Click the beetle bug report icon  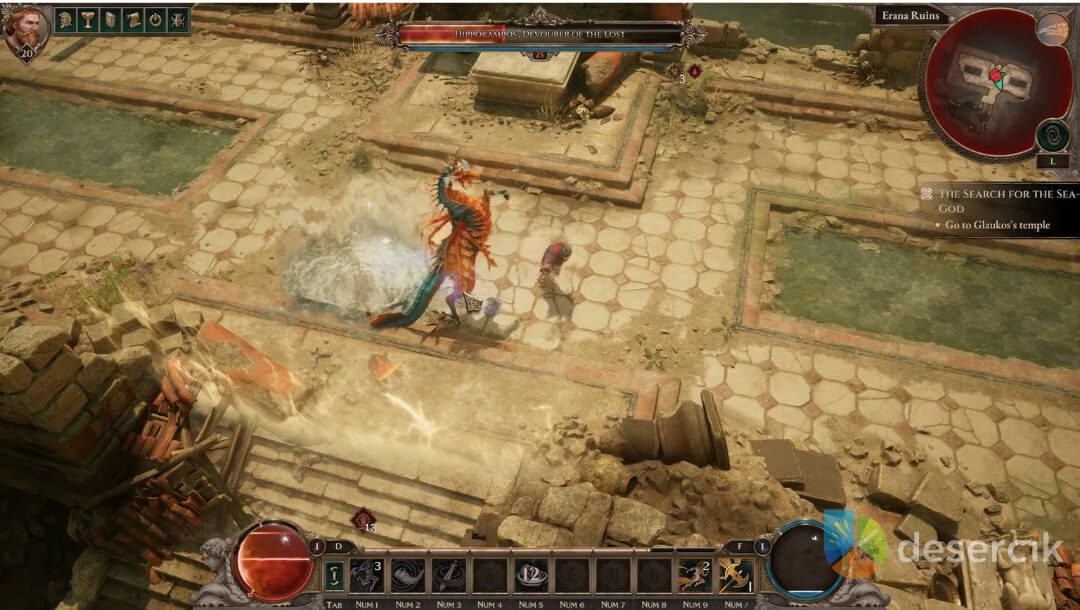(x=178, y=20)
